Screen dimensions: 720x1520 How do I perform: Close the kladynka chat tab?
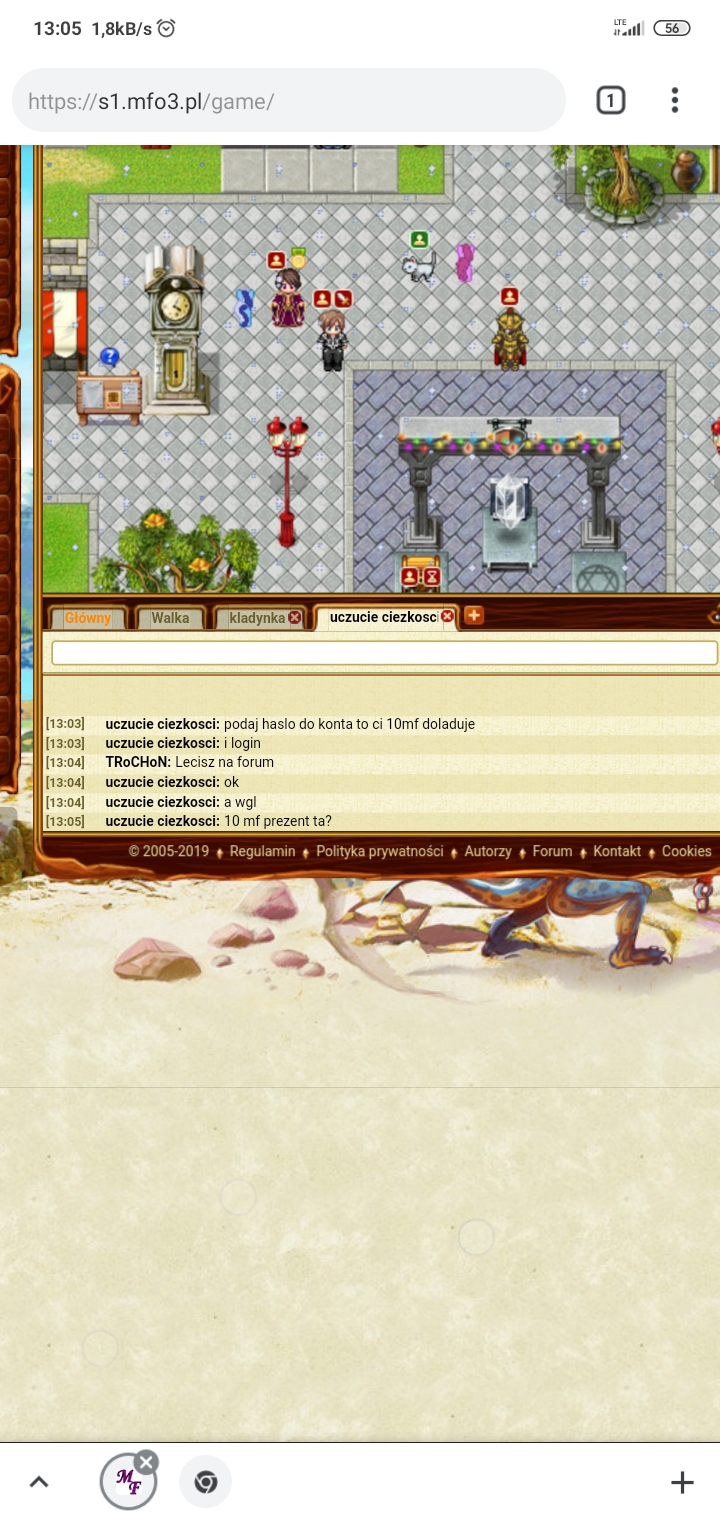tap(295, 618)
